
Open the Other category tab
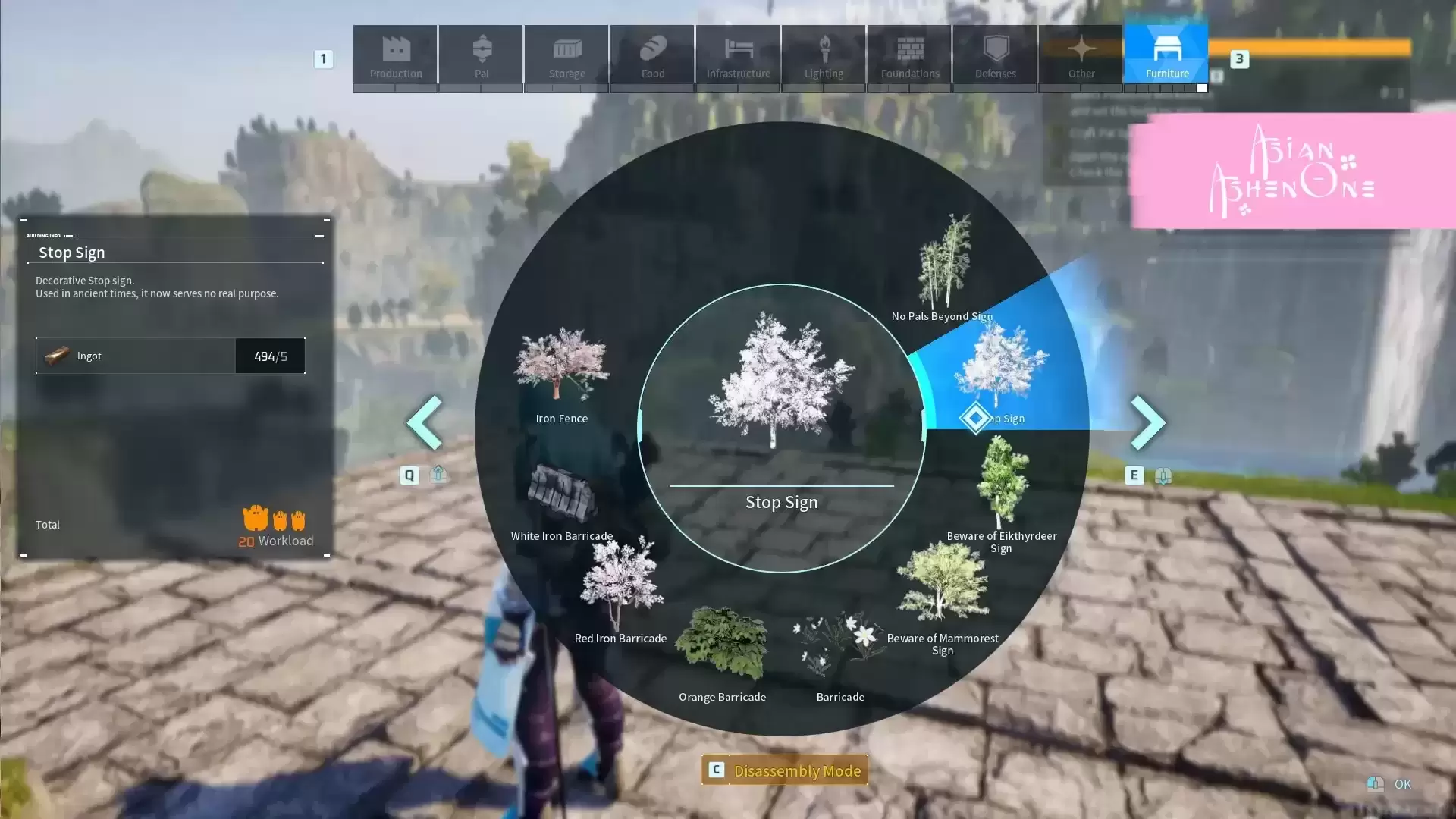point(1081,54)
